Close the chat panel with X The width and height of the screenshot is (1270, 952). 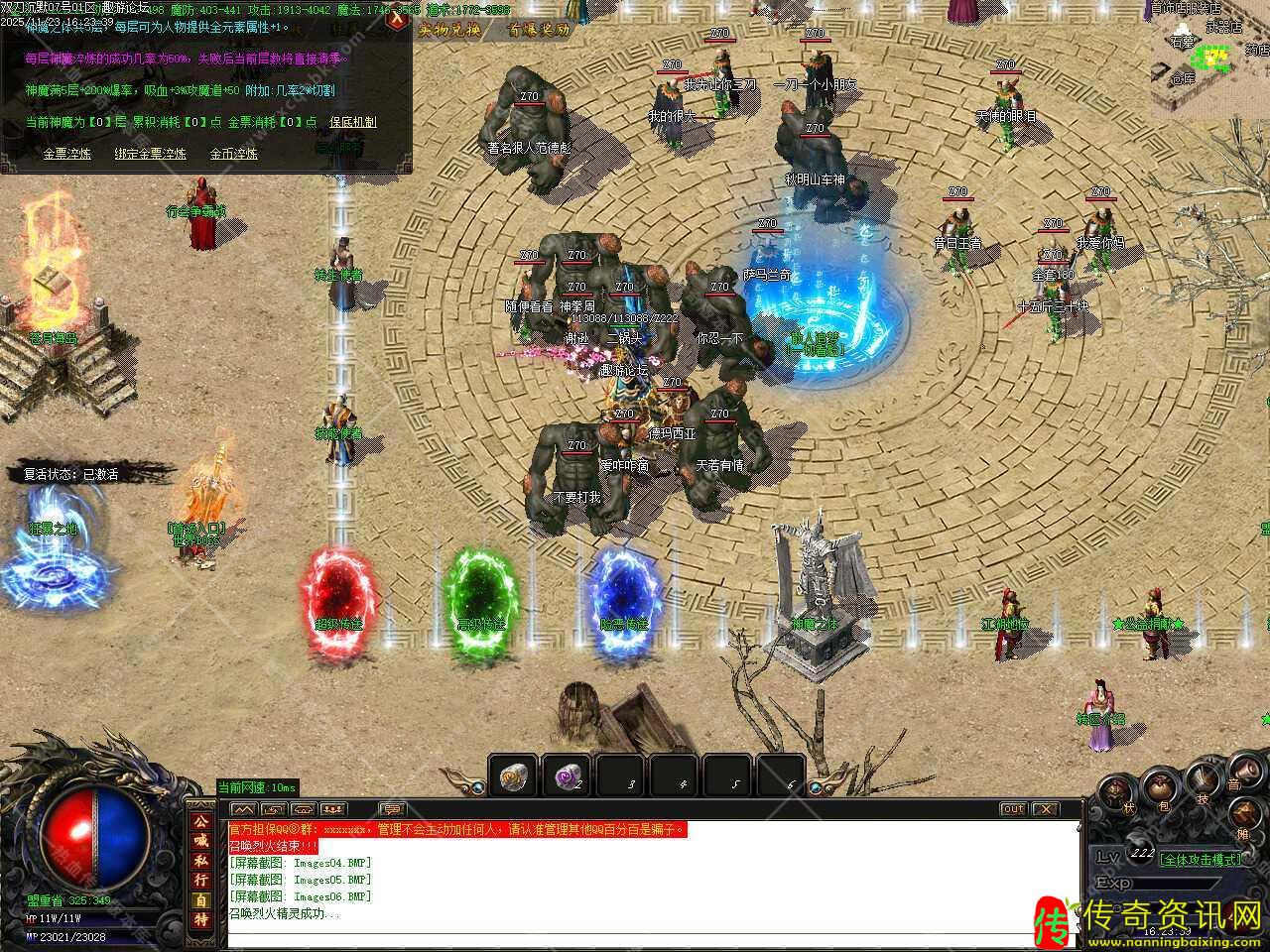coord(1045,809)
